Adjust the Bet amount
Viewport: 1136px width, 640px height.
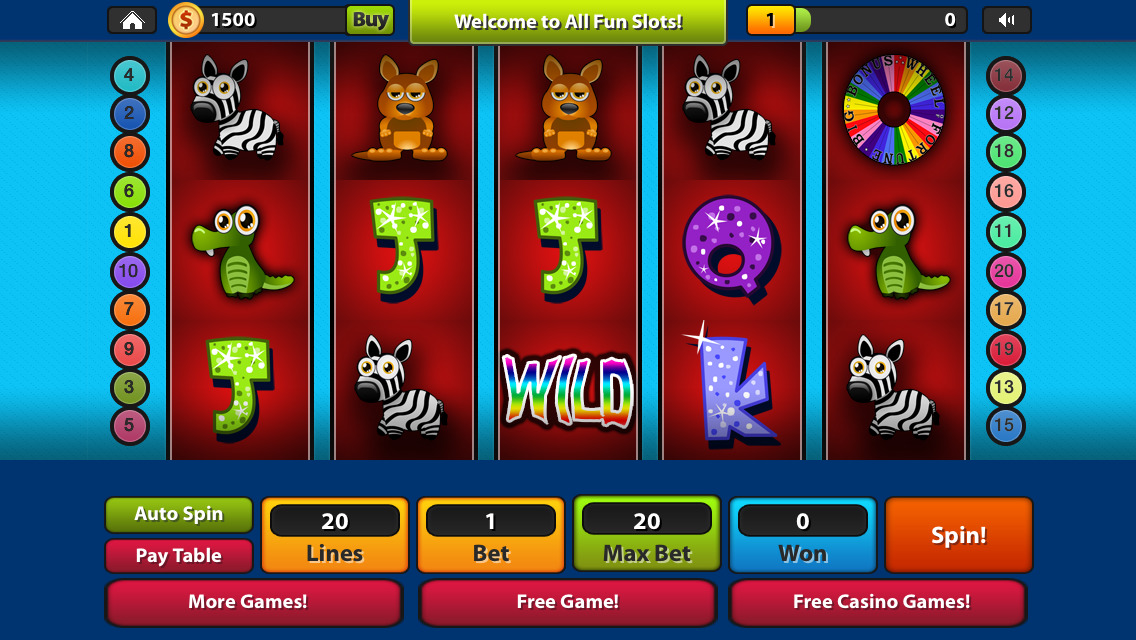(x=491, y=535)
